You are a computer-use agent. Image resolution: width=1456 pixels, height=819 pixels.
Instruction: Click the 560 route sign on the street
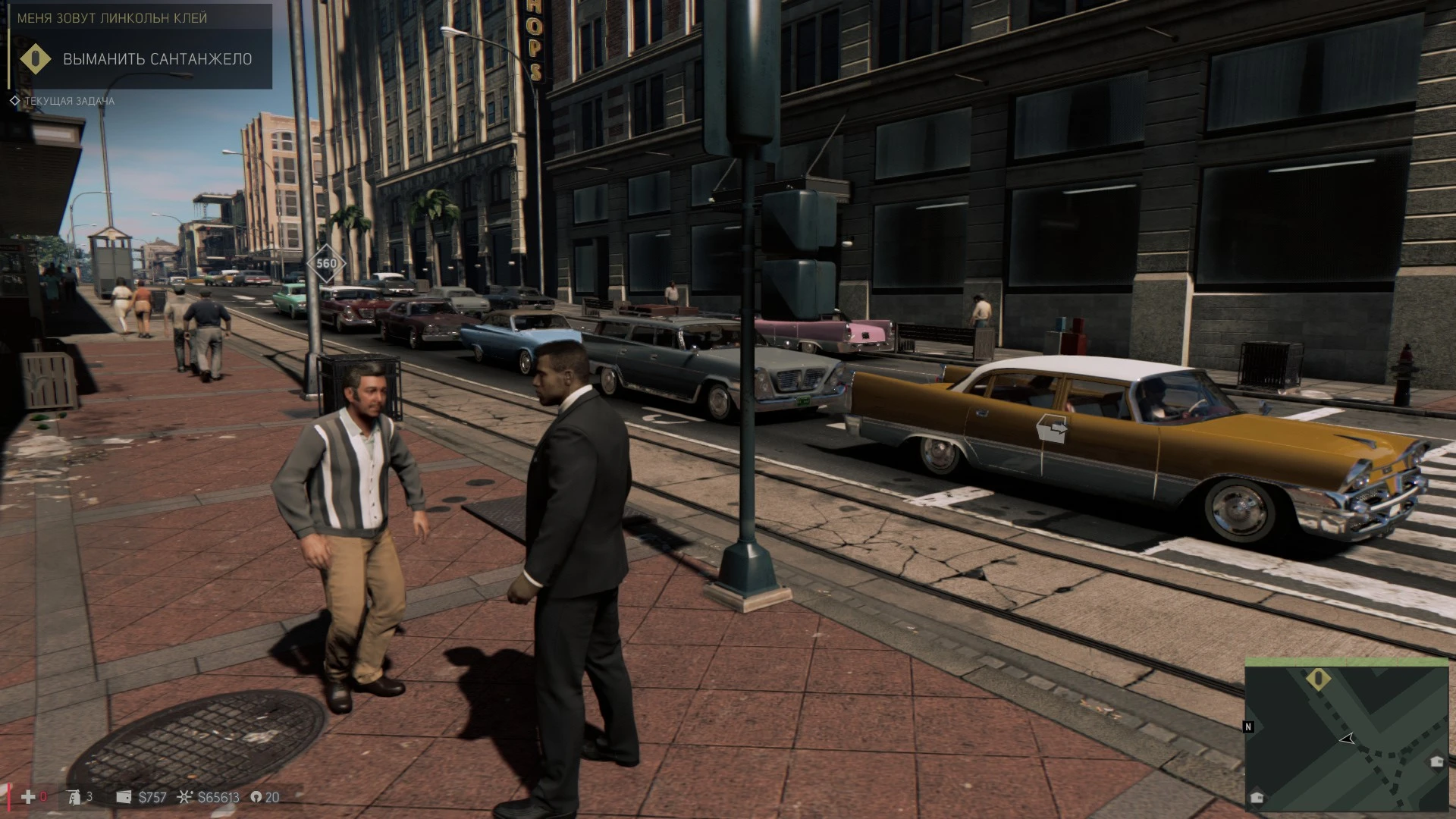click(326, 262)
